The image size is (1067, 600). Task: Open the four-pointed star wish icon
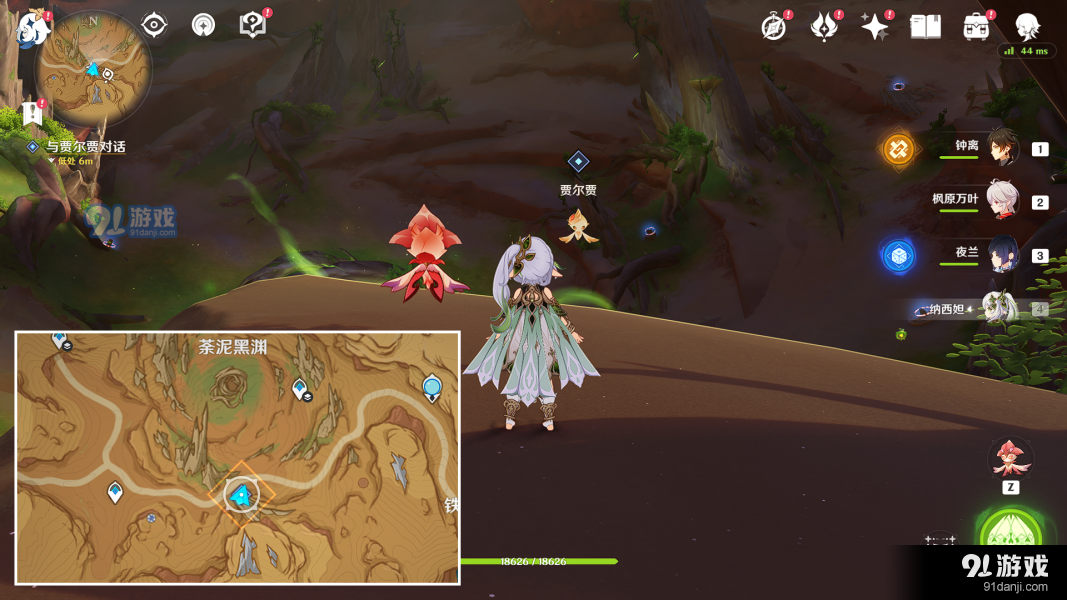pos(874,27)
